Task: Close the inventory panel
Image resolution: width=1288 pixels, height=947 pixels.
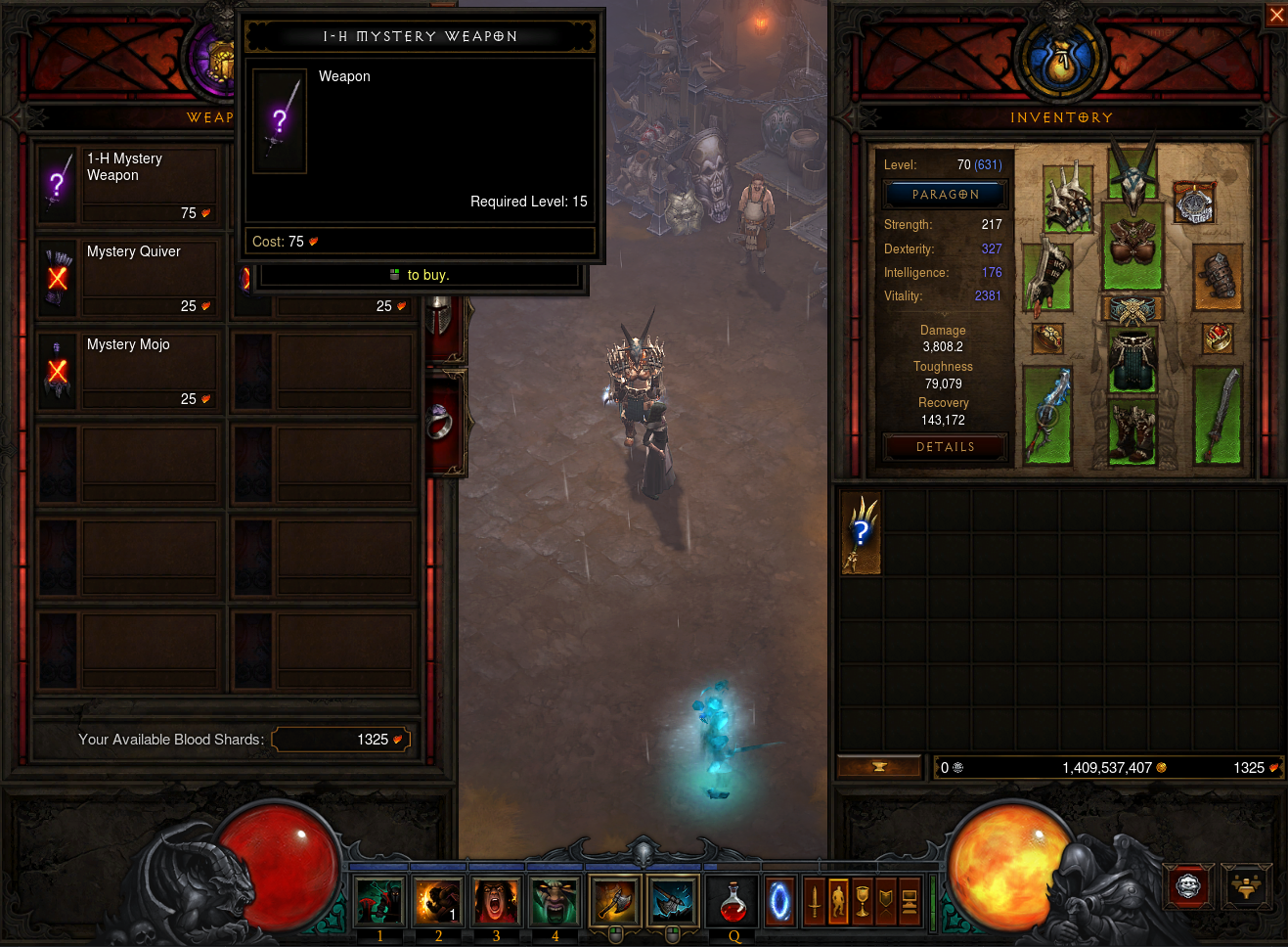Action: (1276, 15)
